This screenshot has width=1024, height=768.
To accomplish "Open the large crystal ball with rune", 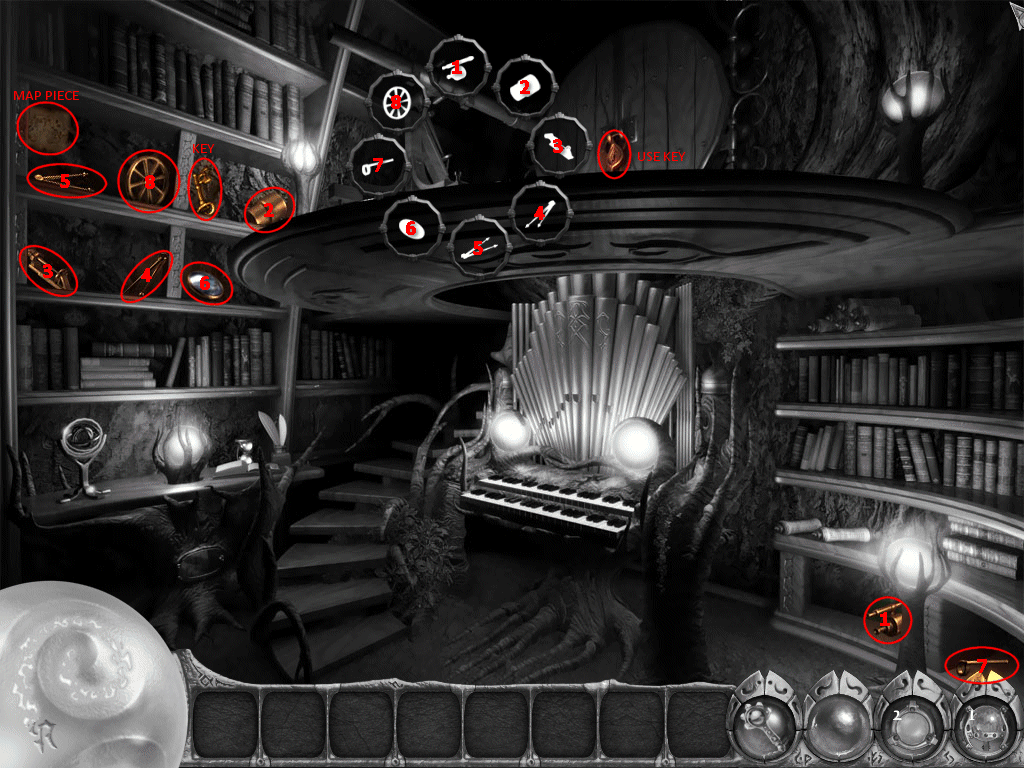I will (x=75, y=680).
